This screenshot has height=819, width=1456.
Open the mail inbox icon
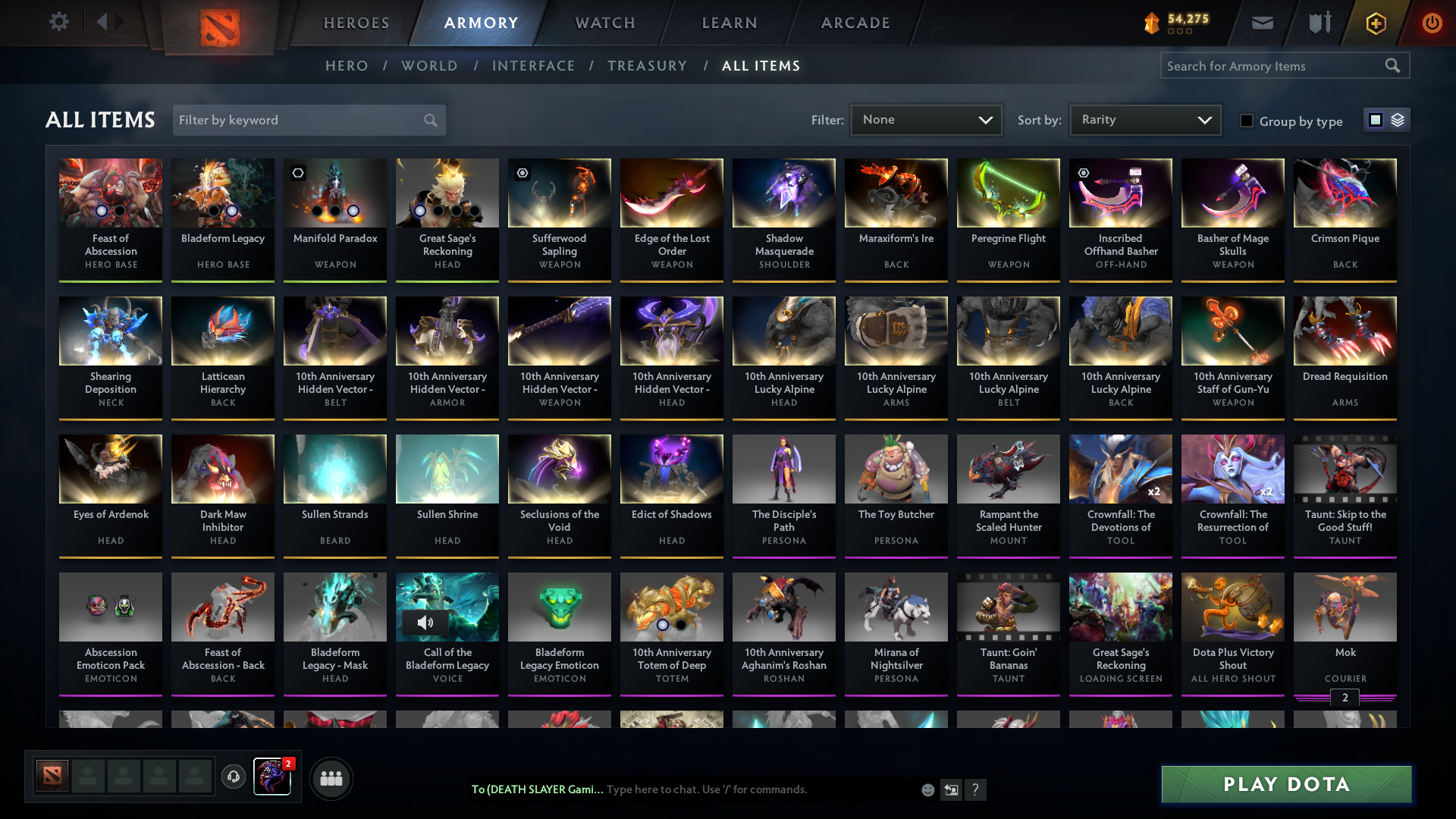1262,23
